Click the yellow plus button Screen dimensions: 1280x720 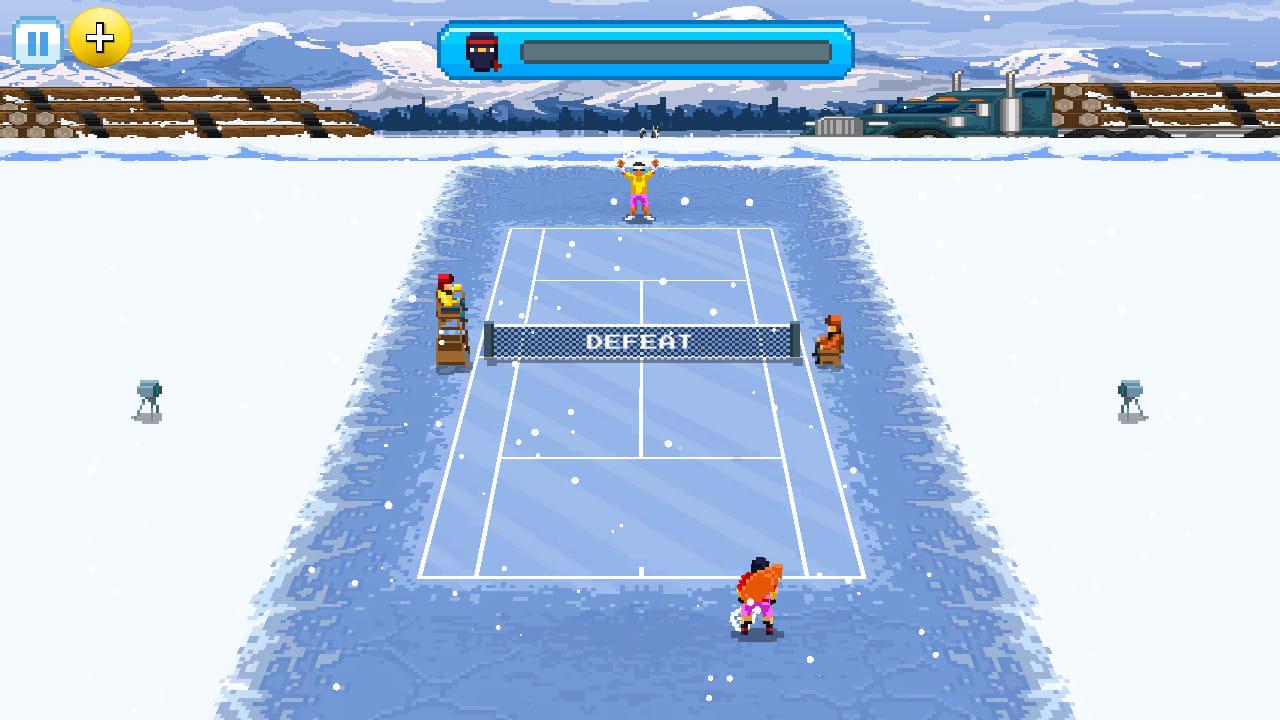pyautogui.click(x=100, y=39)
